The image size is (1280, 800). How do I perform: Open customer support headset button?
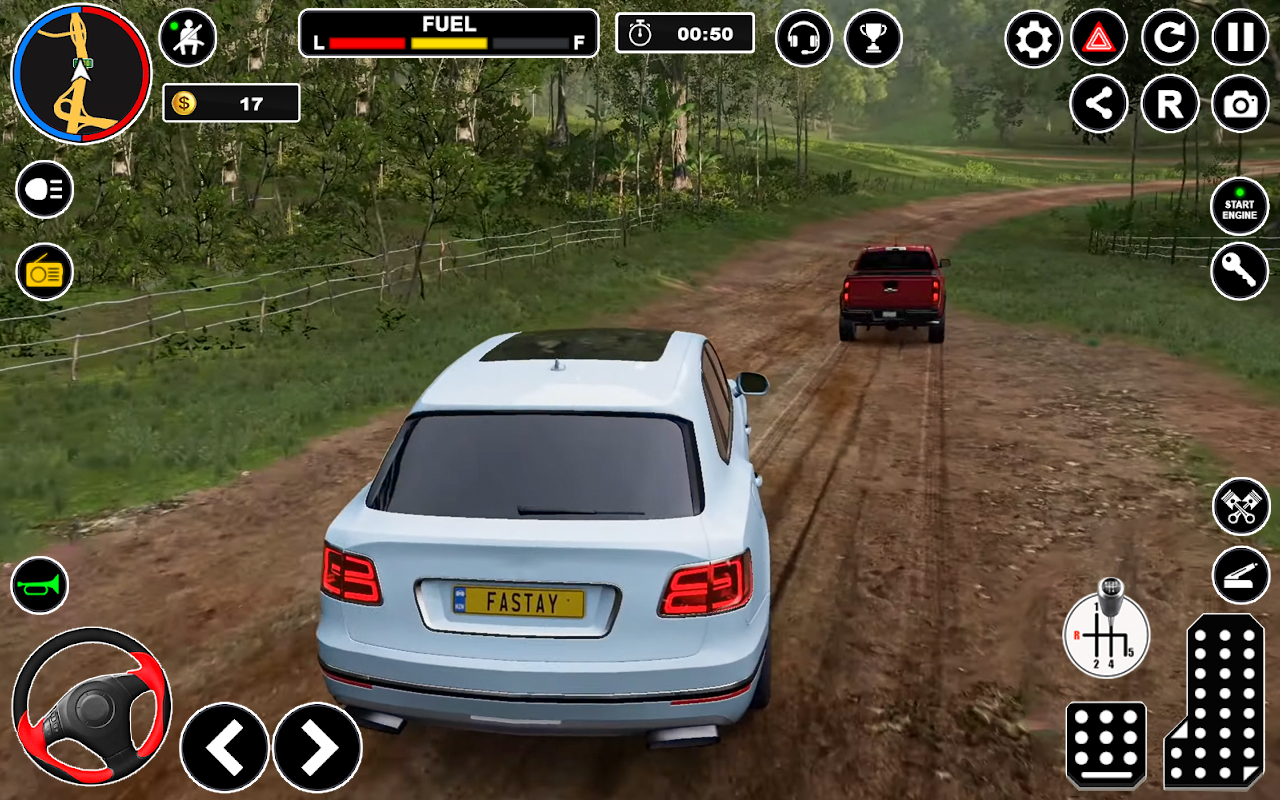point(803,38)
